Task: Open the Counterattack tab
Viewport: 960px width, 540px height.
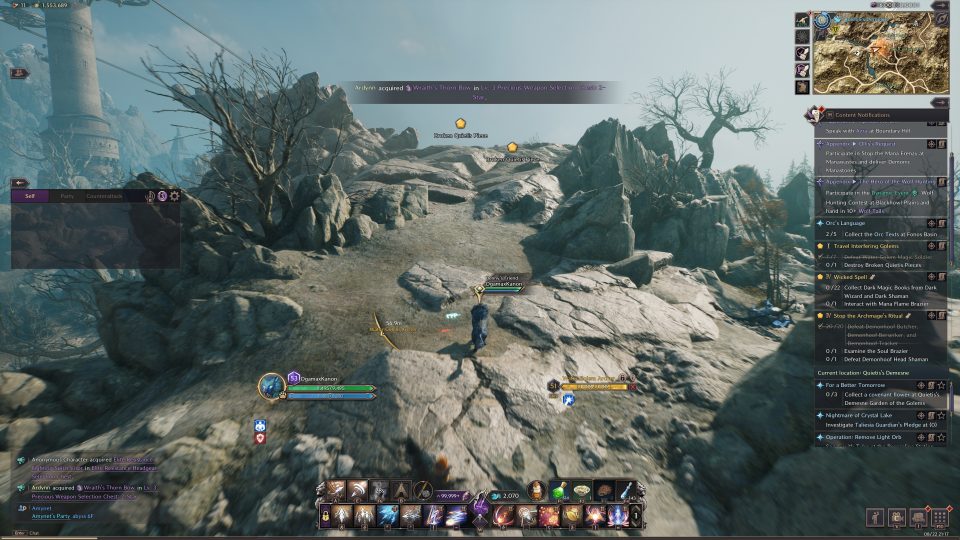Action: pyautogui.click(x=104, y=196)
